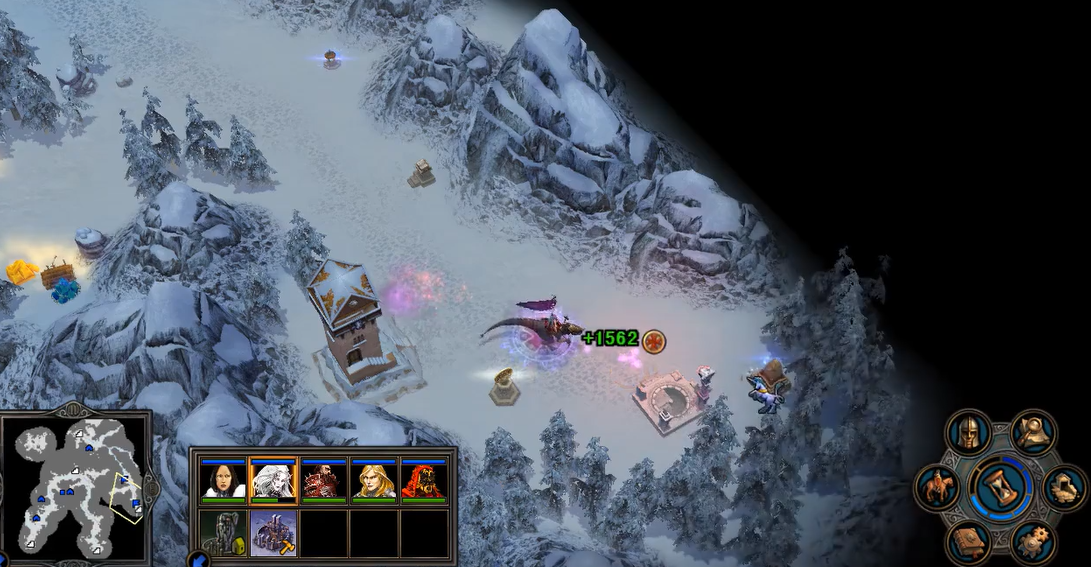
Task: Click the mine entrance icon
Action: [x=1063, y=487]
